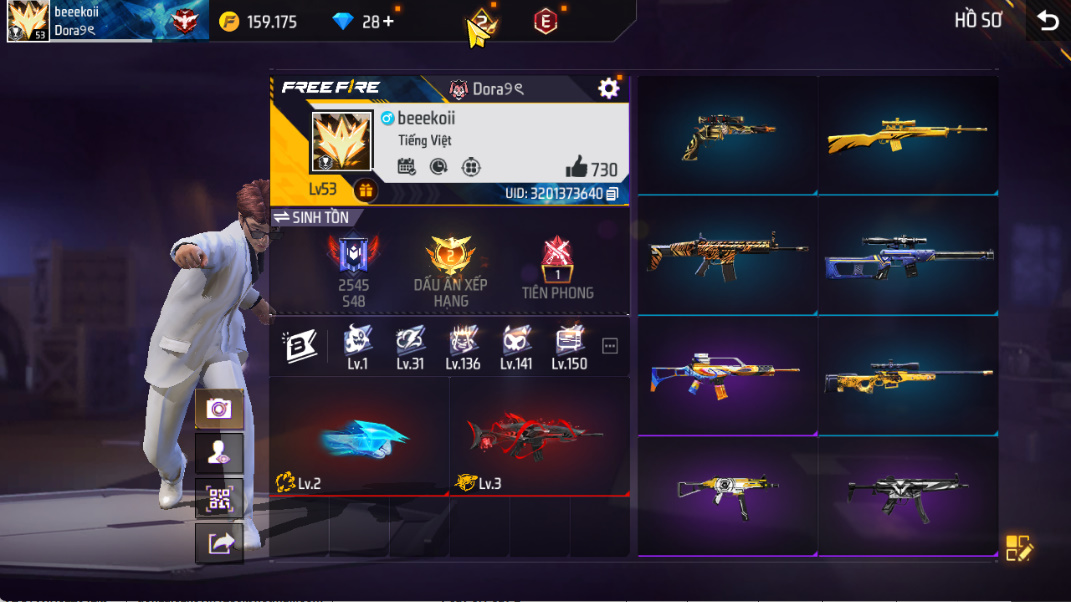Select the golden yellow rifle skin

pyautogui.click(x=907, y=137)
